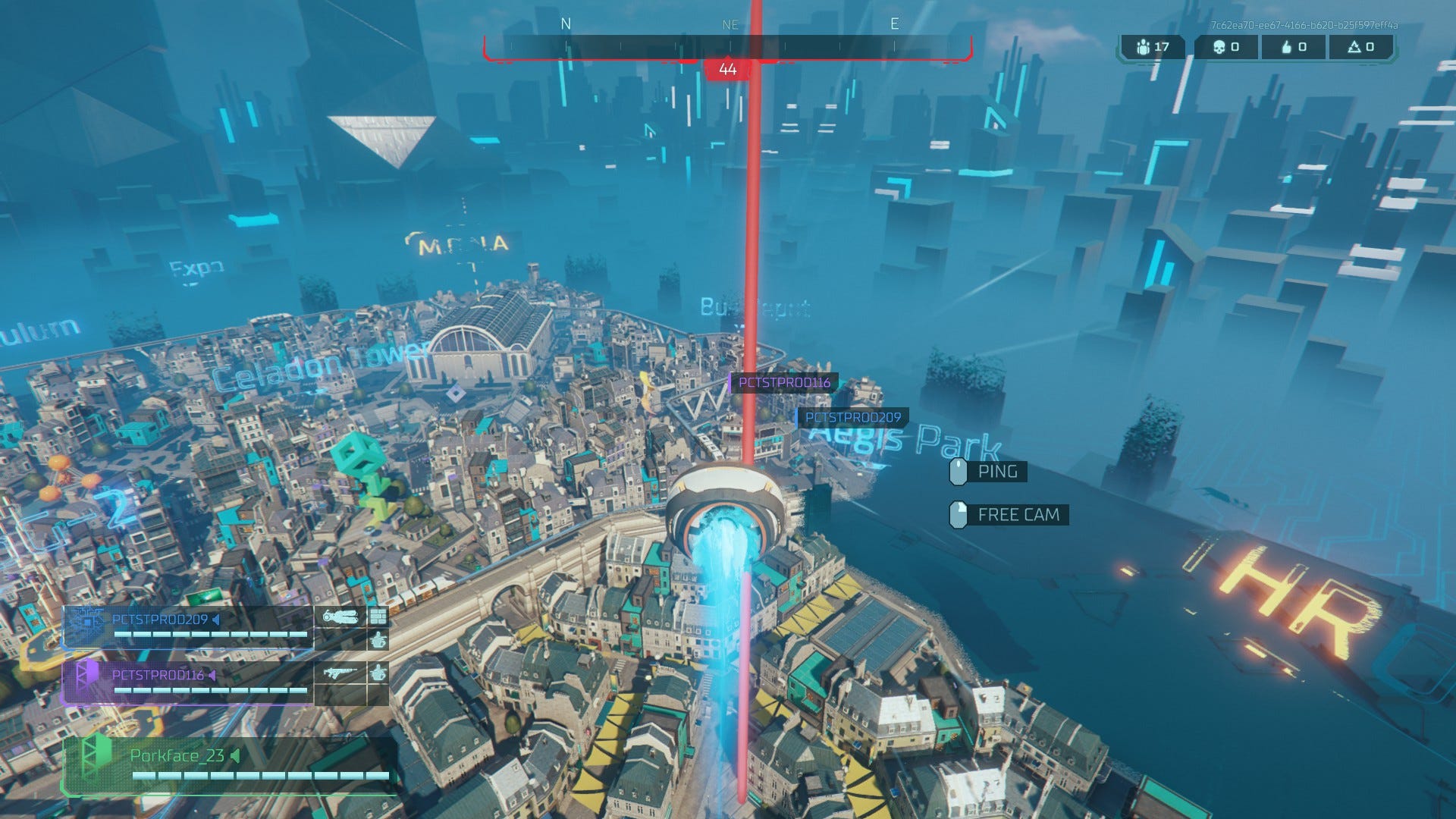Mute PCTSTPROD209 via the speaker icon
Screen dimensions: 1456x819
pyautogui.click(x=215, y=620)
